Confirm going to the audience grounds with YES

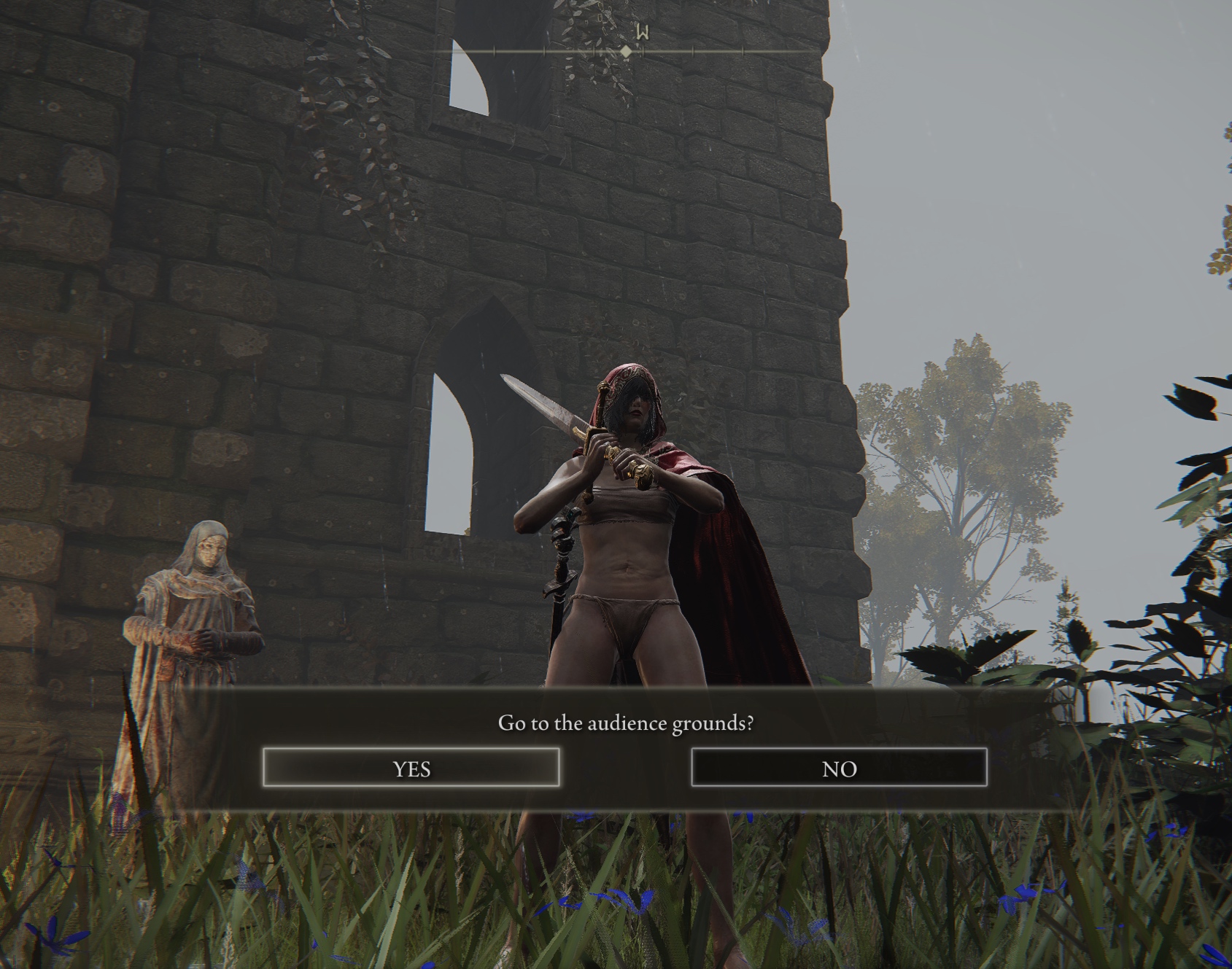411,768
